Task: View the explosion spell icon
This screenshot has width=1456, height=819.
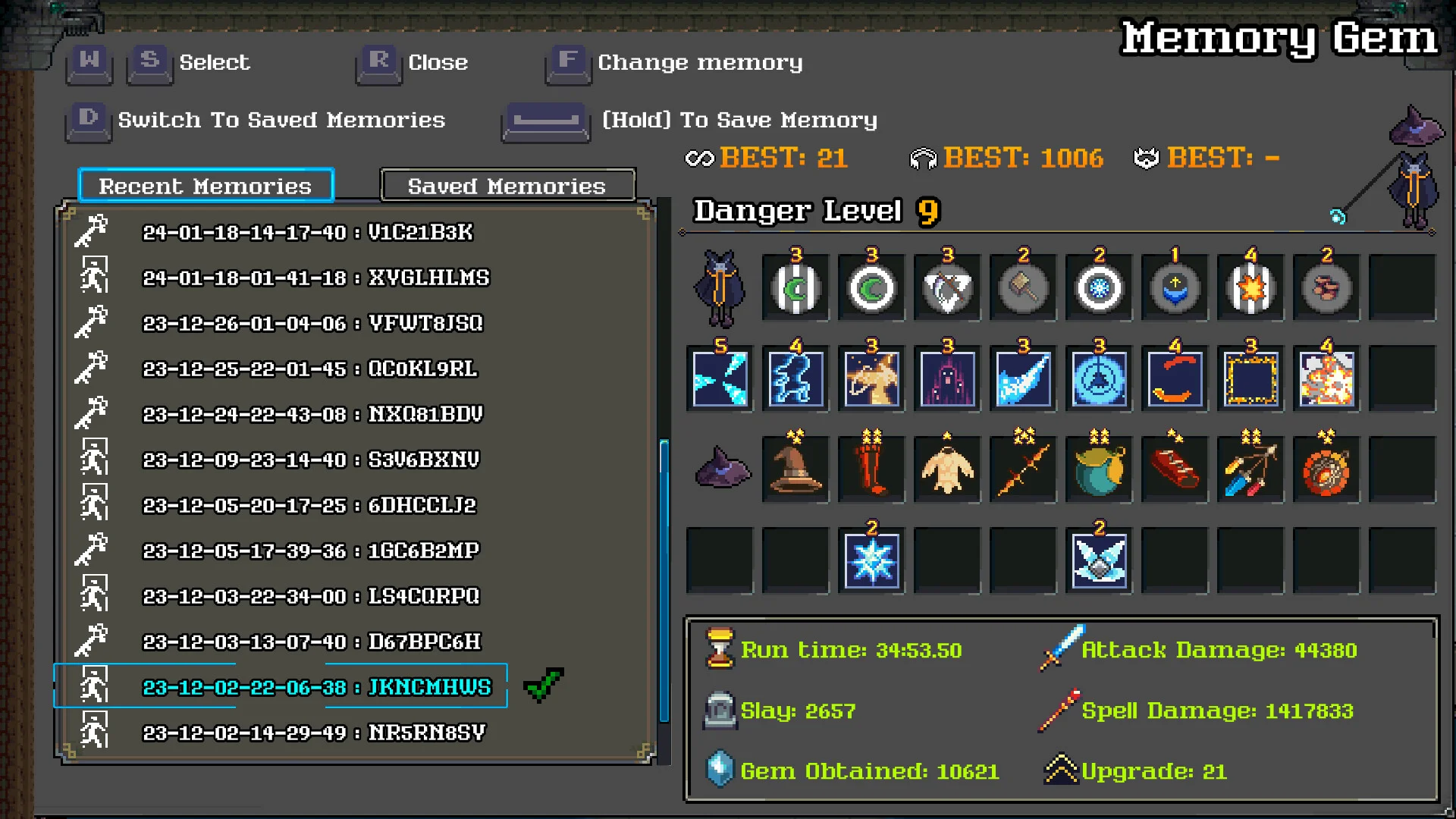Action: [x=1326, y=378]
